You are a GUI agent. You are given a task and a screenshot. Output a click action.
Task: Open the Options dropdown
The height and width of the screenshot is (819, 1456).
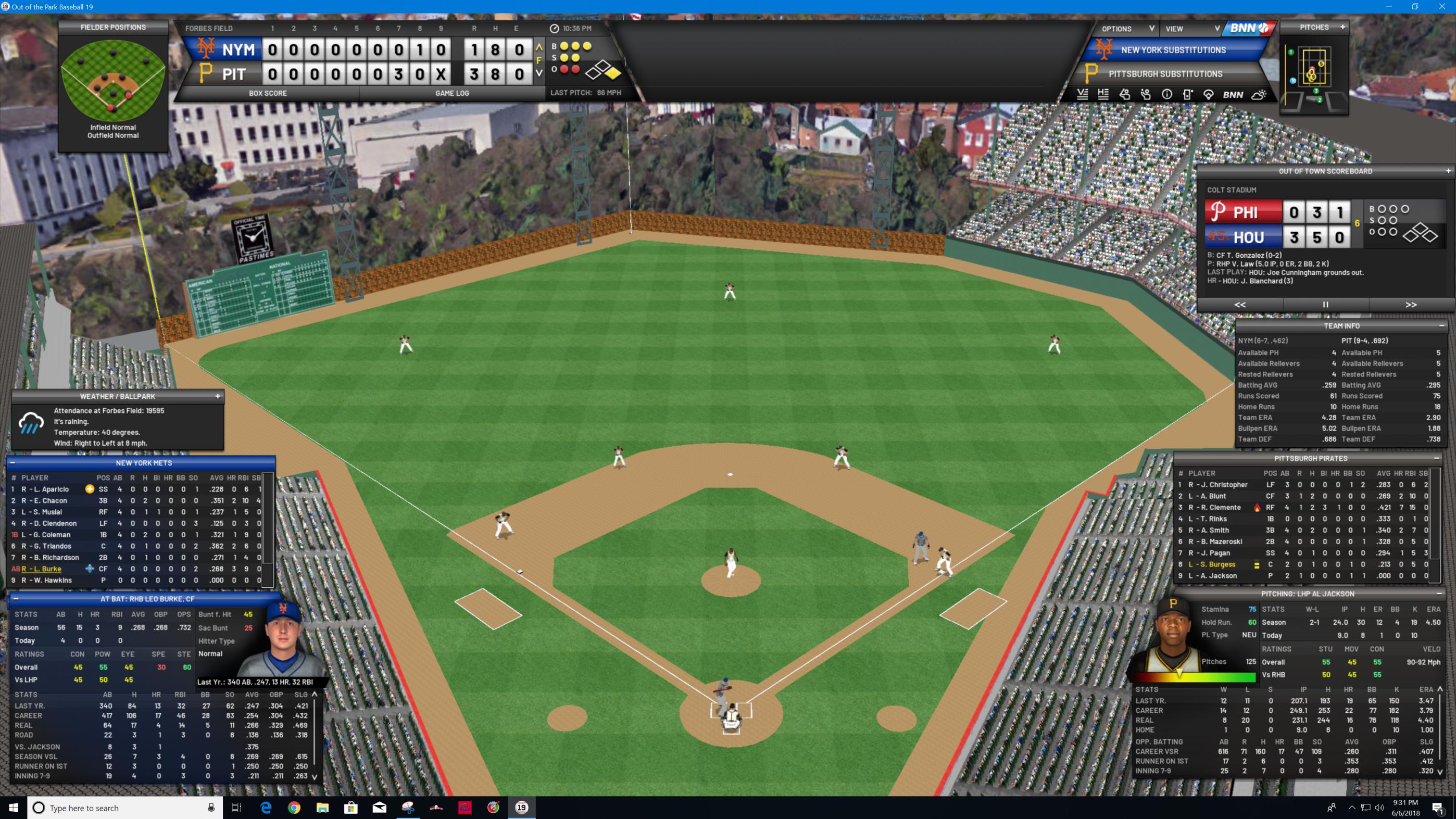click(x=1127, y=29)
